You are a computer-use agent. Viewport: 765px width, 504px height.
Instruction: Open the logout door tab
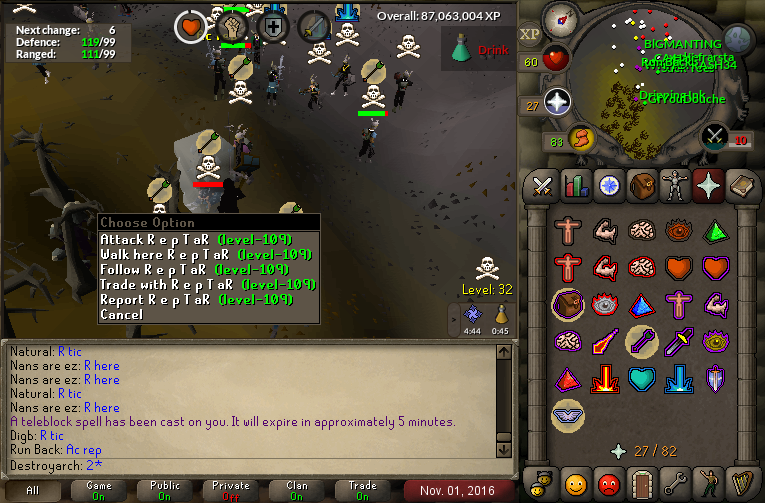coord(643,486)
